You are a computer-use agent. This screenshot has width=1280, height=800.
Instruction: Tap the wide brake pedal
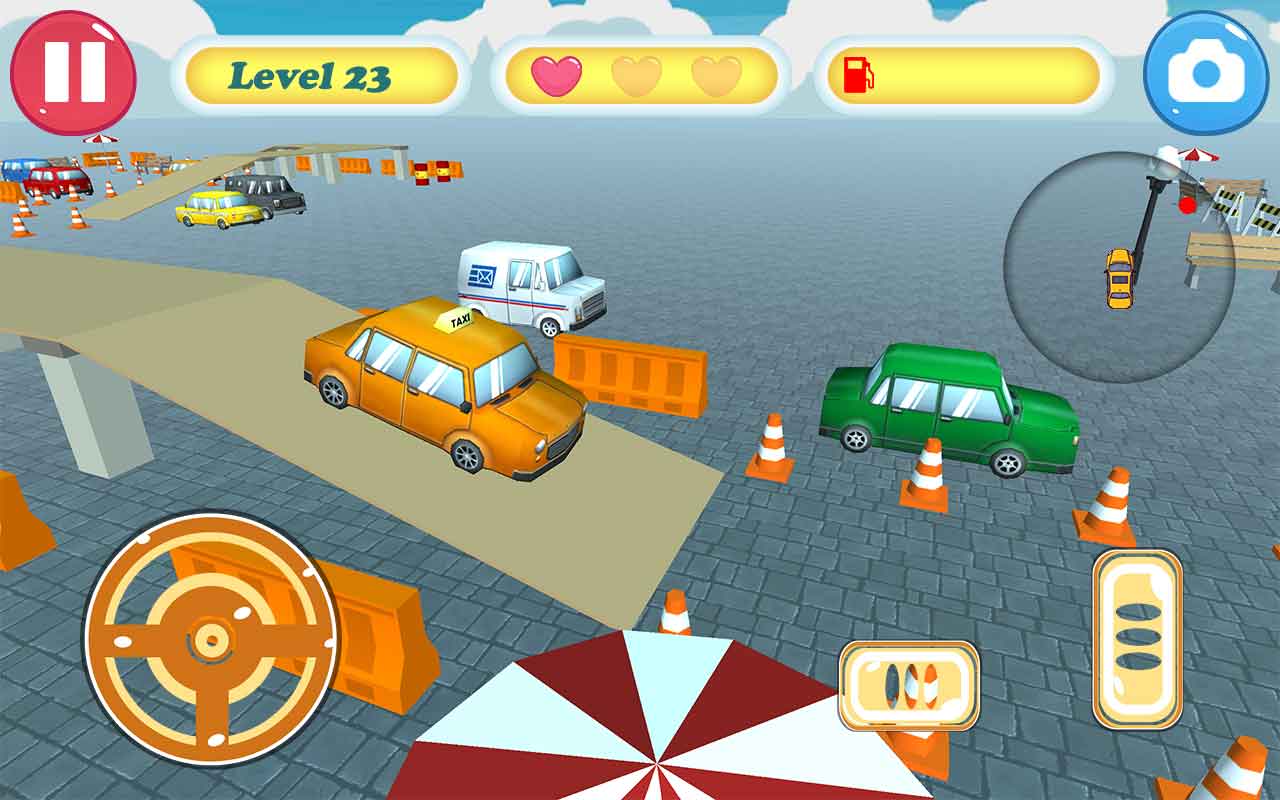pyautogui.click(x=909, y=685)
